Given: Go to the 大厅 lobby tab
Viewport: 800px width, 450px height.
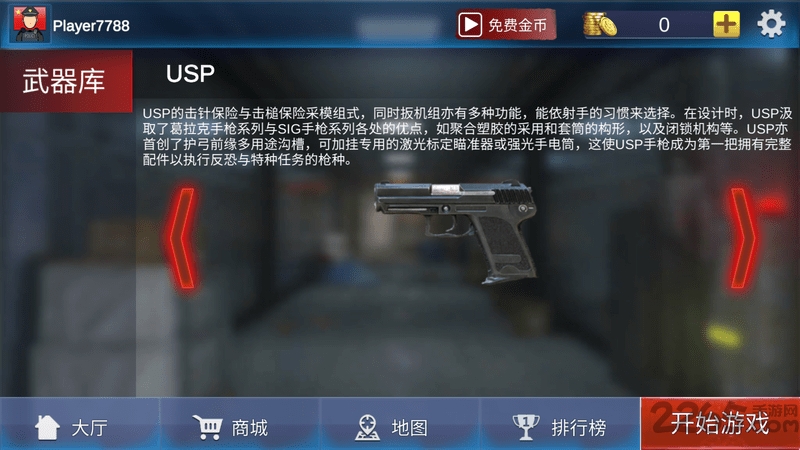Looking at the screenshot, I should pos(72,427).
